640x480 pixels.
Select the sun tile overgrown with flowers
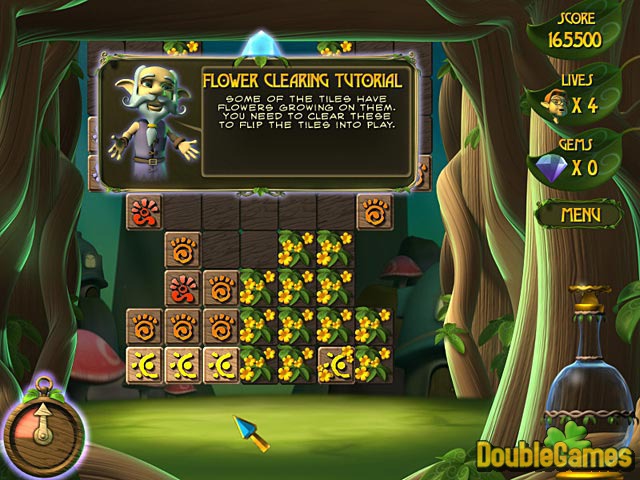tap(338, 364)
